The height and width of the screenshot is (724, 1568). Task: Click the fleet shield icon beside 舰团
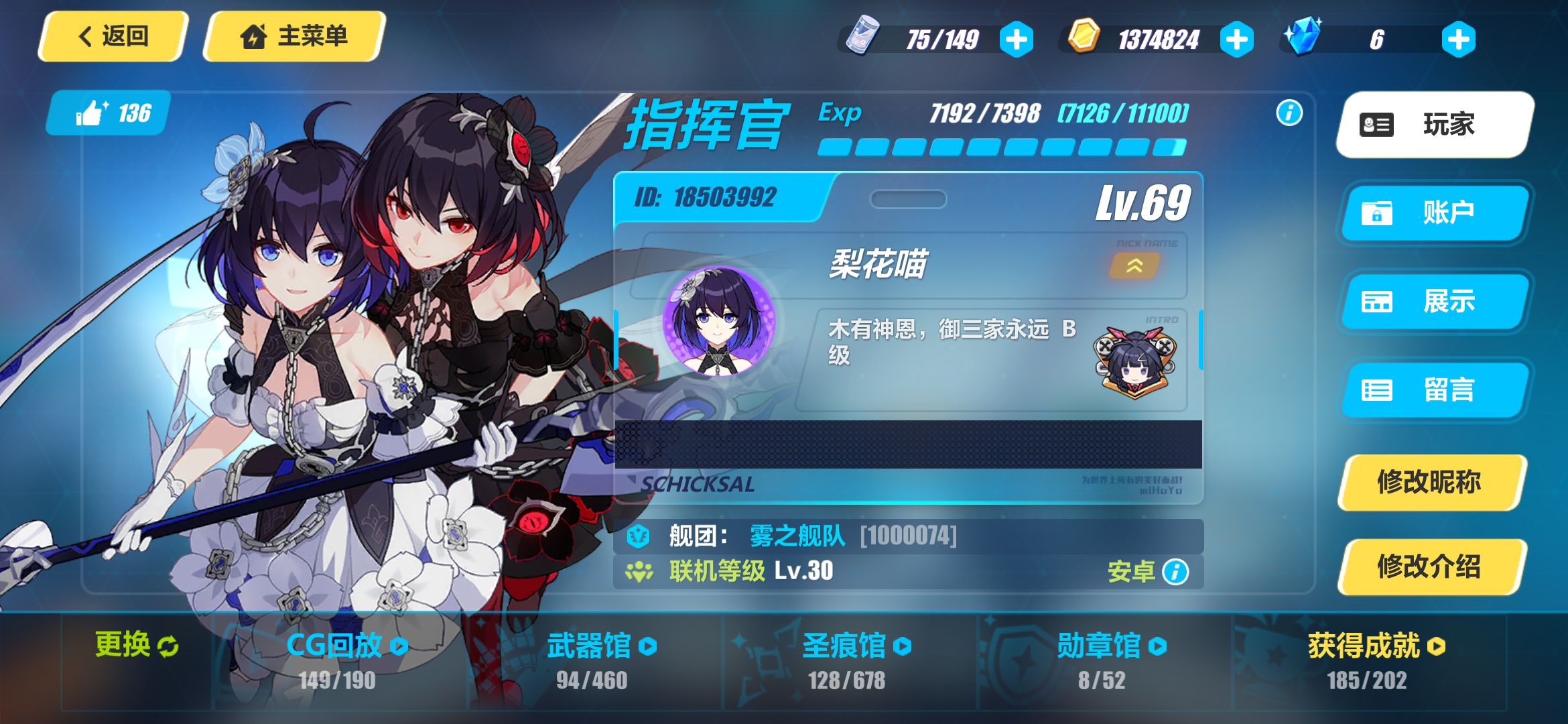[637, 536]
